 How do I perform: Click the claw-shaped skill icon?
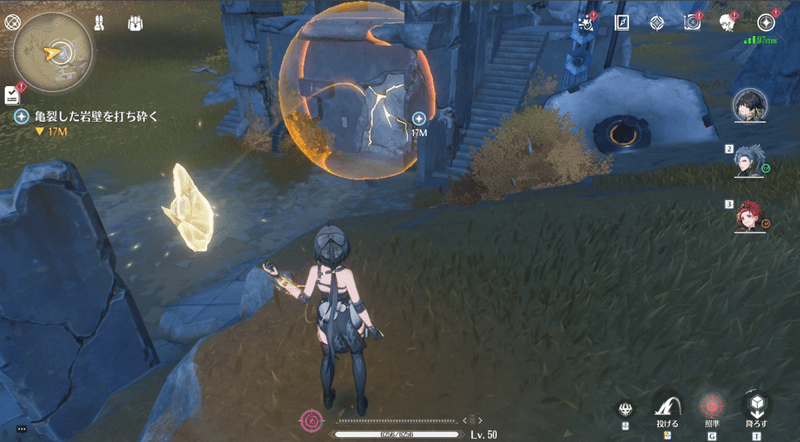pyautogui.click(x=627, y=409)
